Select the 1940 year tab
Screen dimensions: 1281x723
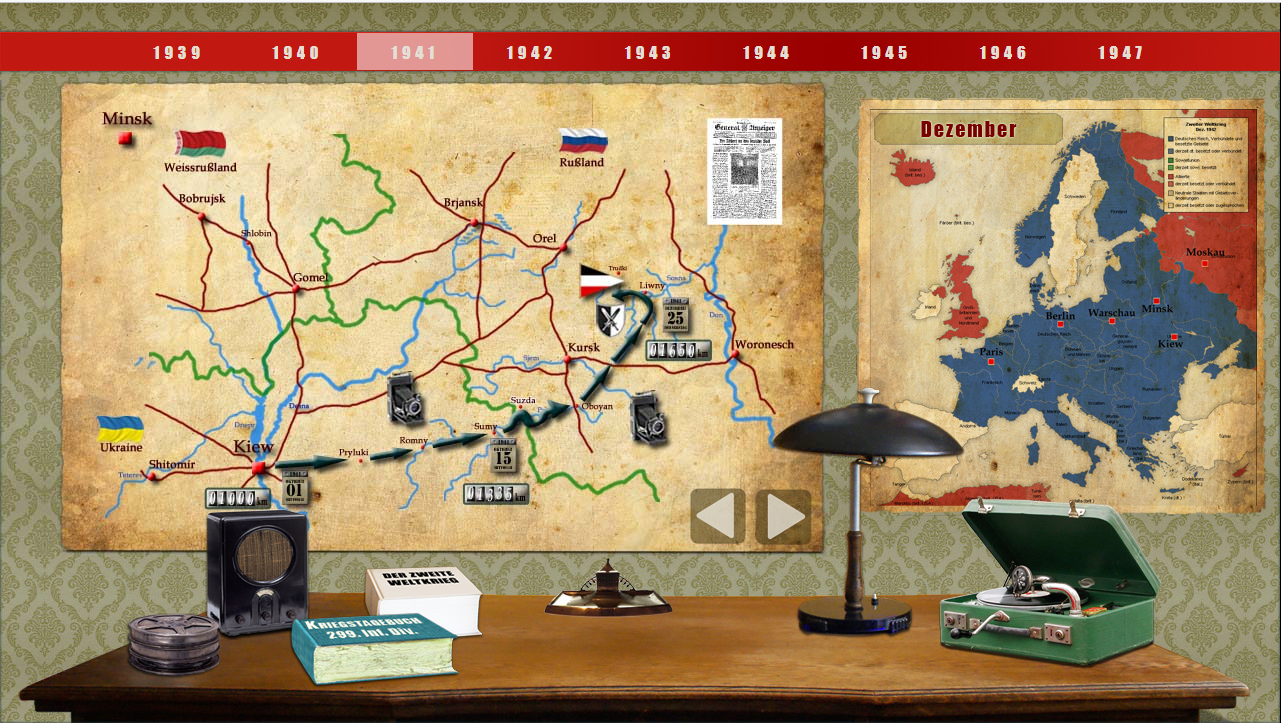296,53
